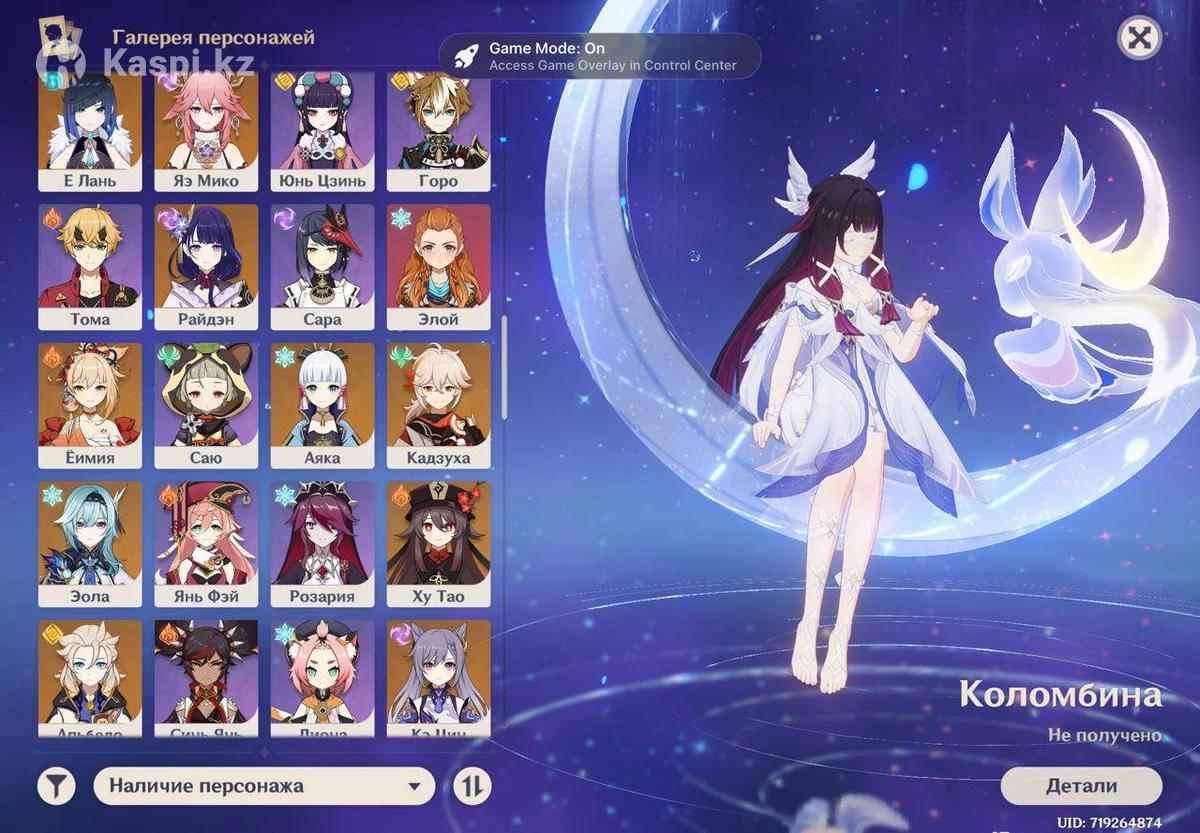Select the Сара character card
1200x833 pixels.
(322, 267)
